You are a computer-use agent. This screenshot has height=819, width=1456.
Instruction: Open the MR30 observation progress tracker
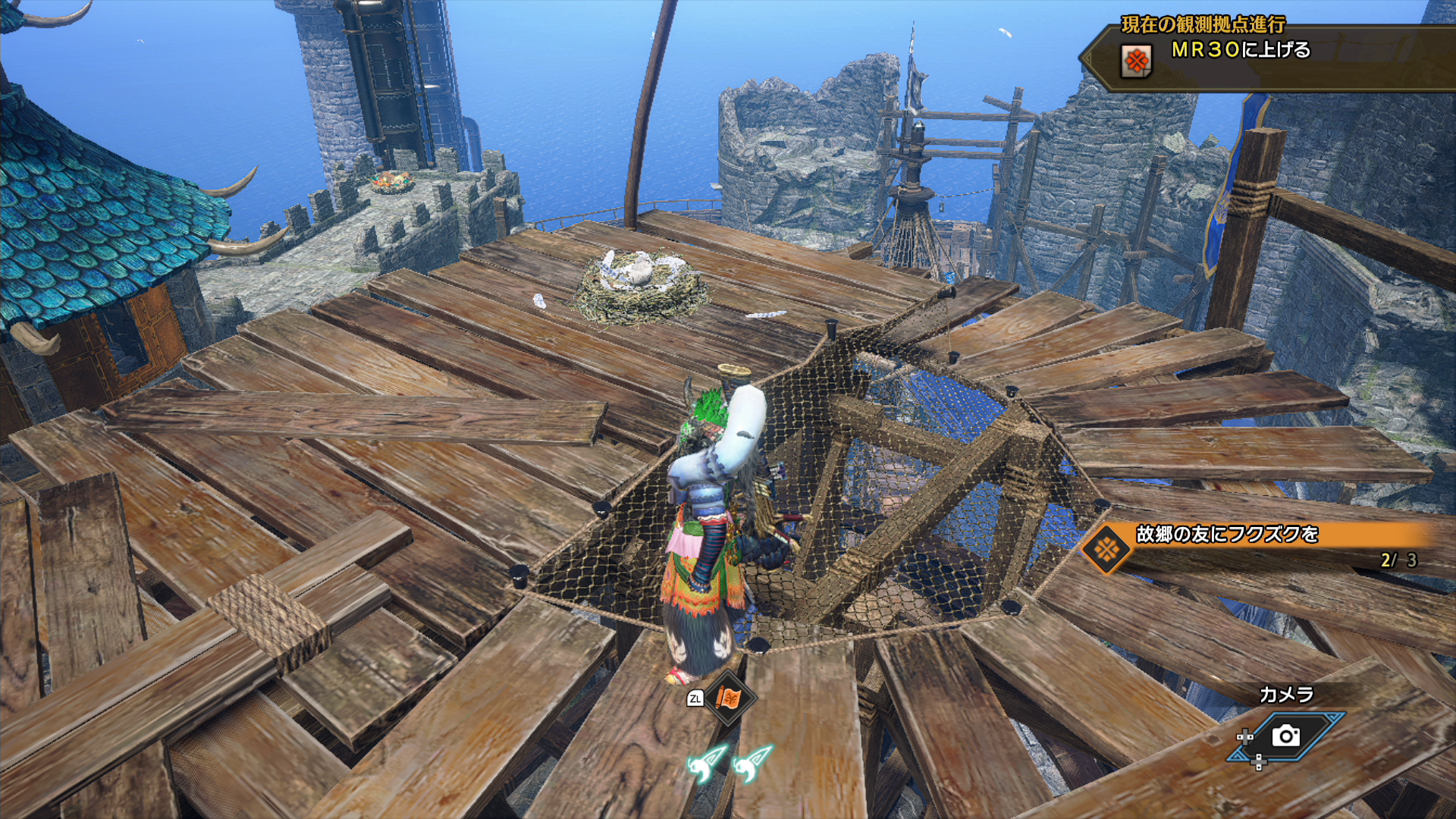[1241, 50]
